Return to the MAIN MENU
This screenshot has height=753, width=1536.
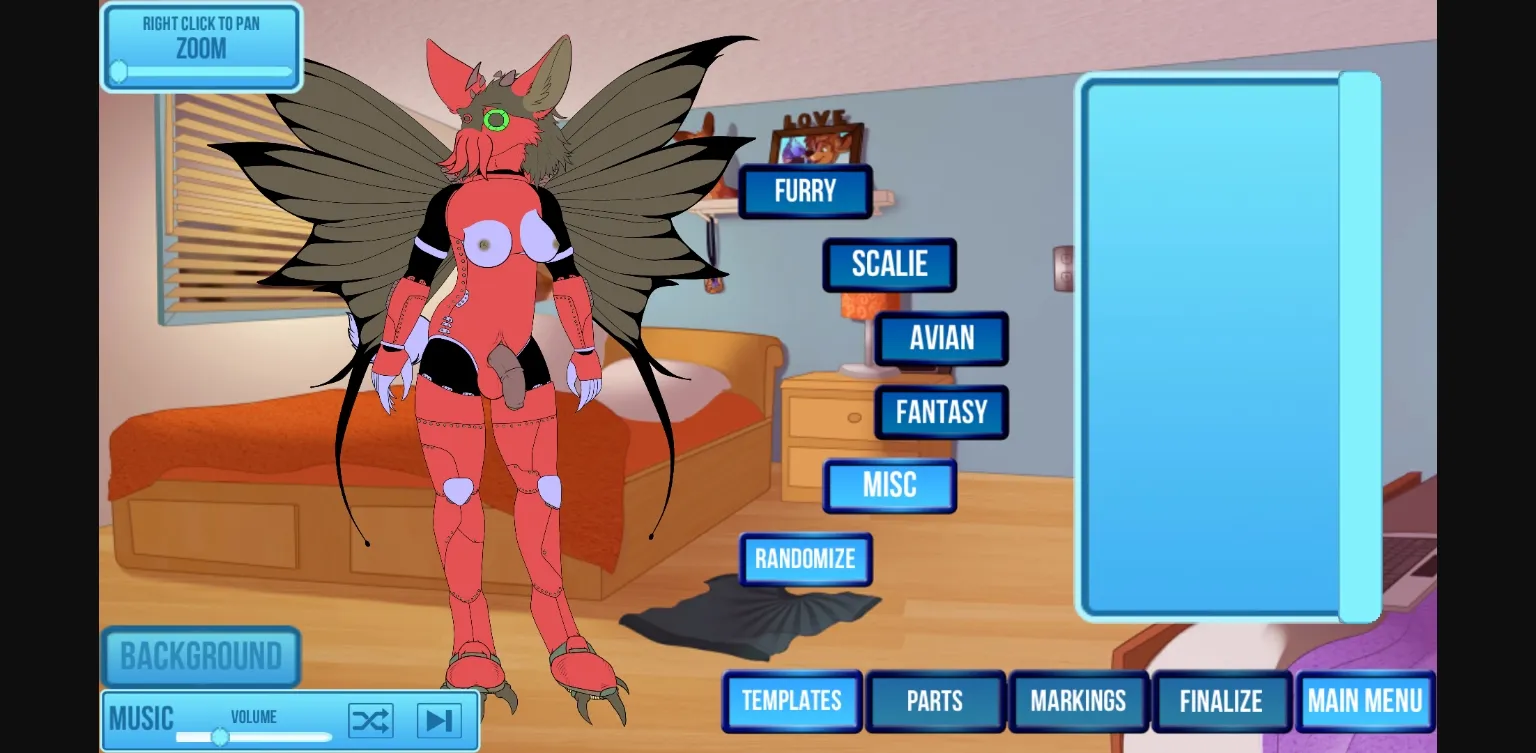click(x=1366, y=701)
